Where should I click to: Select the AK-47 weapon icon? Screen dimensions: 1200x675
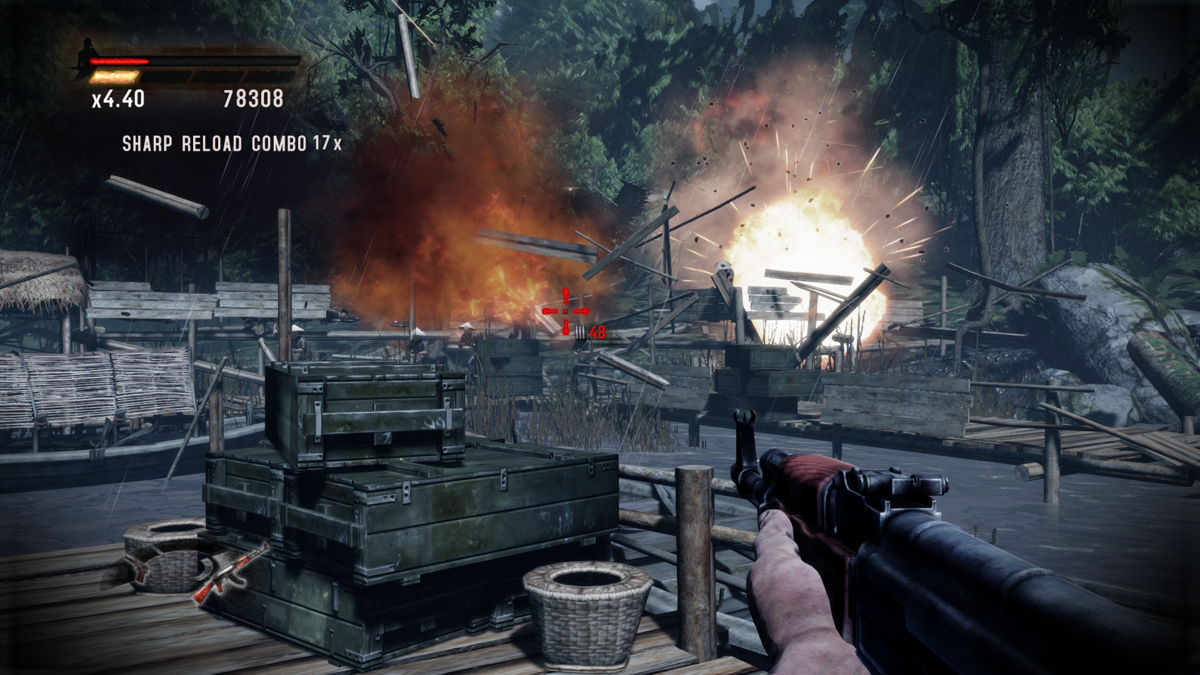pos(231,572)
